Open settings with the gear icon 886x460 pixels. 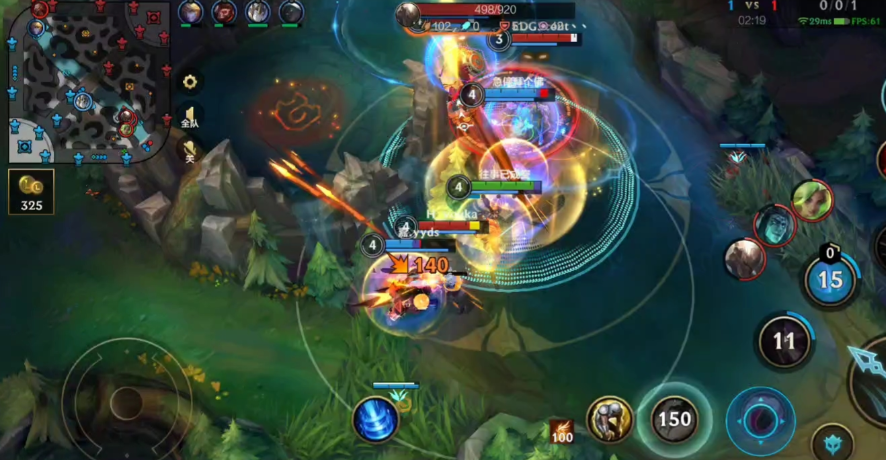[189, 82]
